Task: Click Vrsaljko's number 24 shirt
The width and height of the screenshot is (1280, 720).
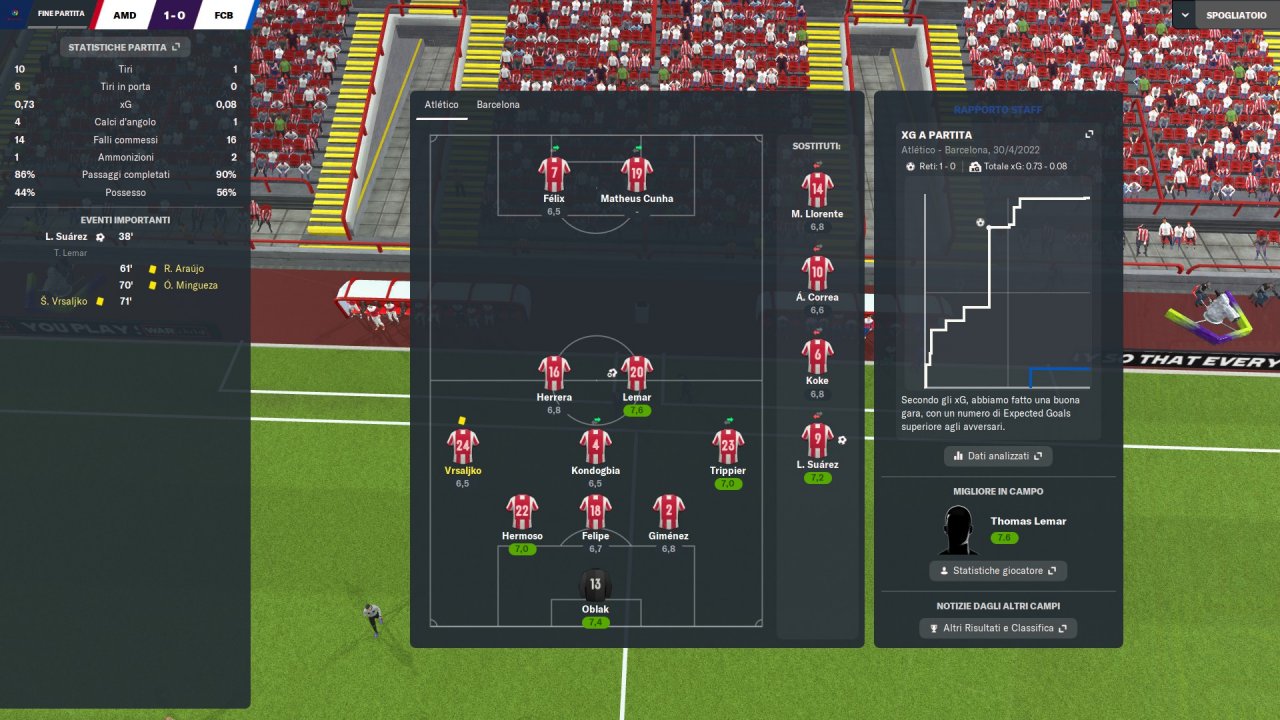Action: (x=462, y=446)
